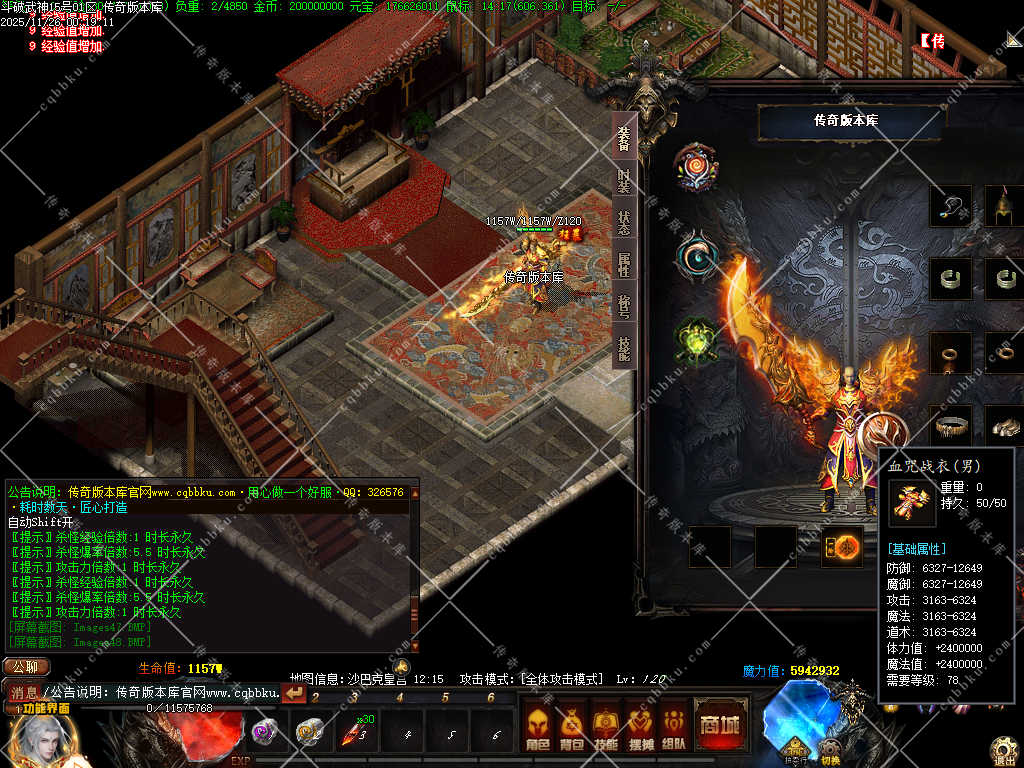Click the red spiral orb slot
Screen dimensions: 1024x768
pos(694,167)
